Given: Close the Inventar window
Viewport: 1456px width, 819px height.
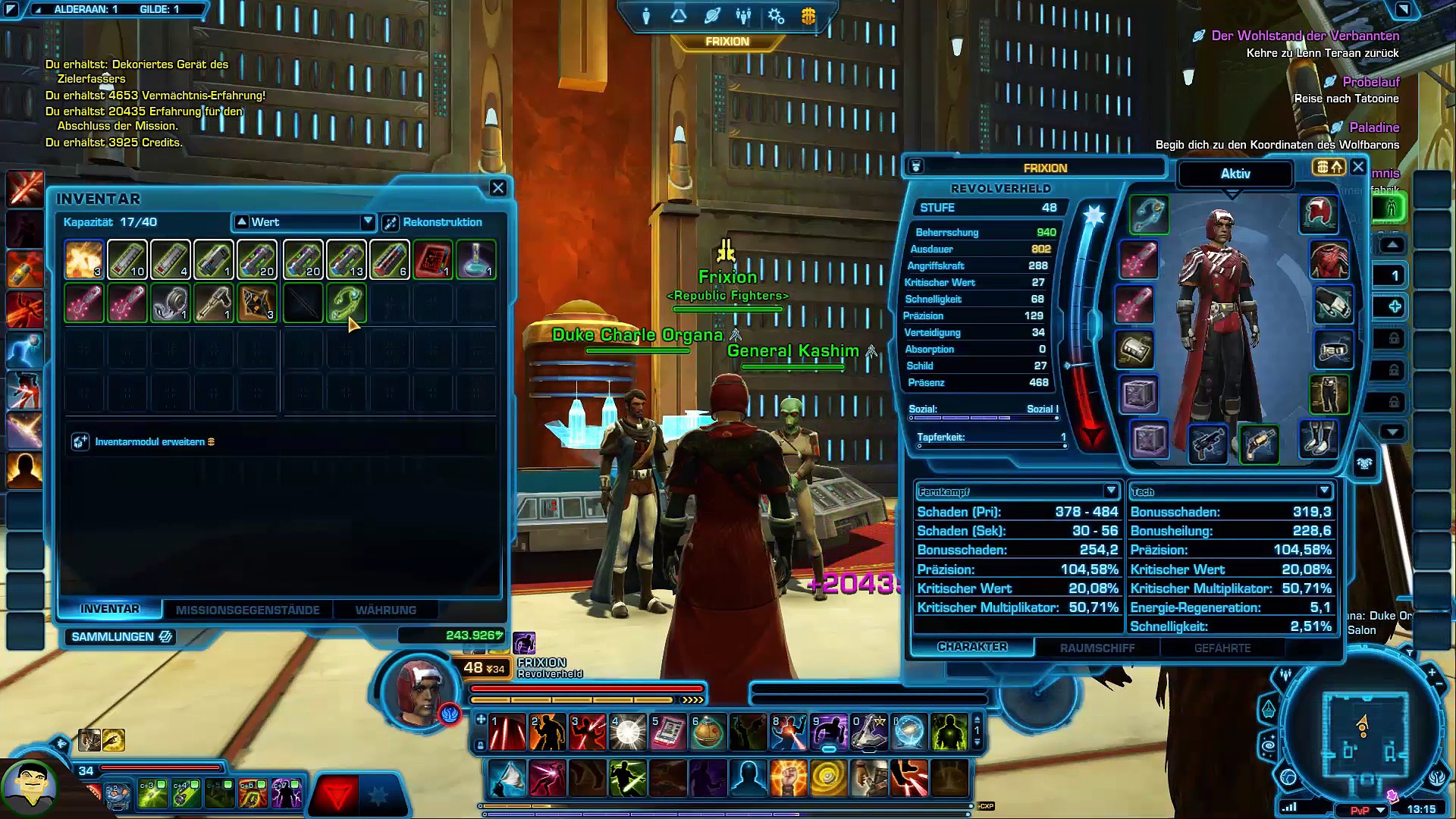Looking at the screenshot, I should pyautogui.click(x=497, y=188).
